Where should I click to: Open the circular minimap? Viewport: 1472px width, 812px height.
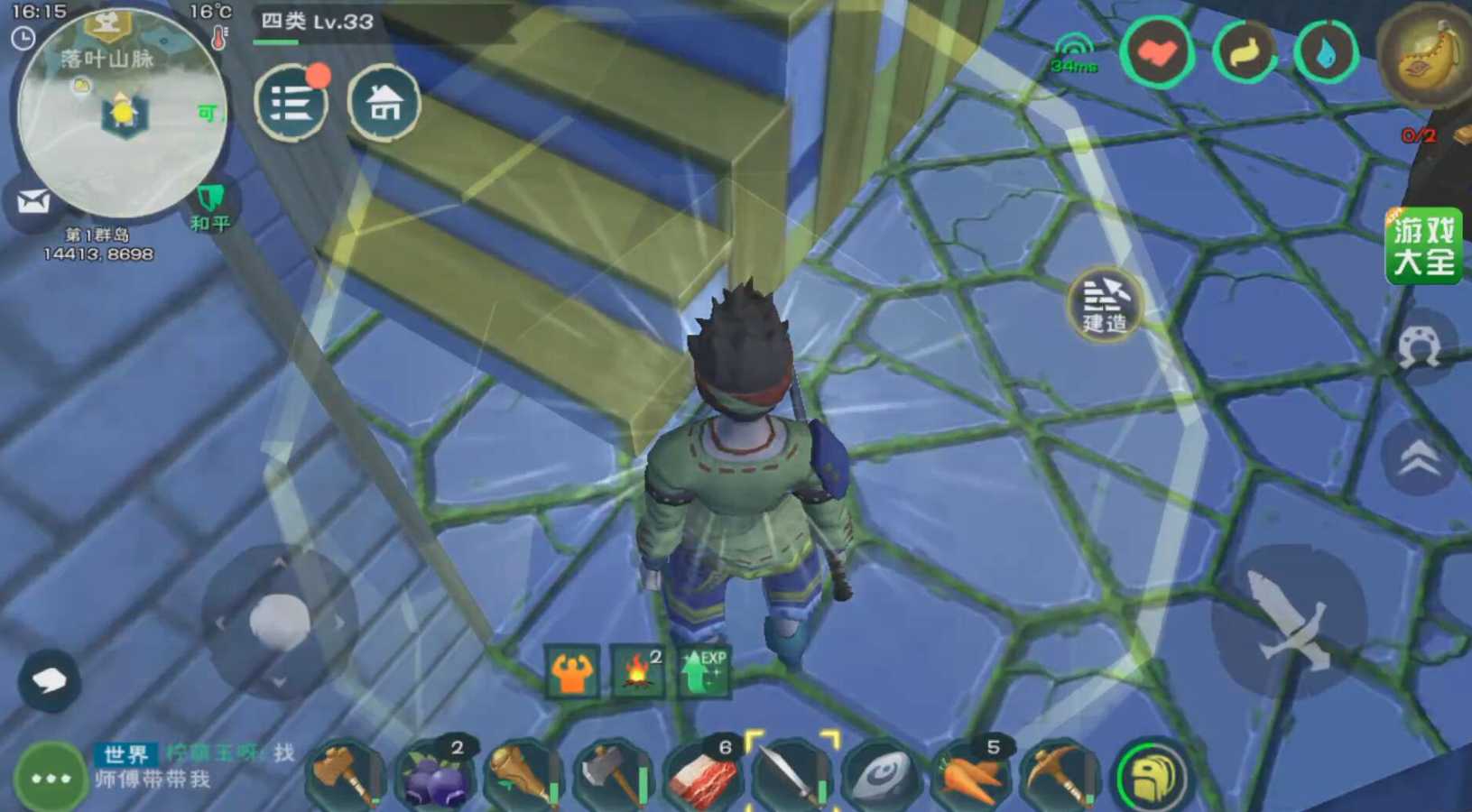pyautogui.click(x=122, y=114)
